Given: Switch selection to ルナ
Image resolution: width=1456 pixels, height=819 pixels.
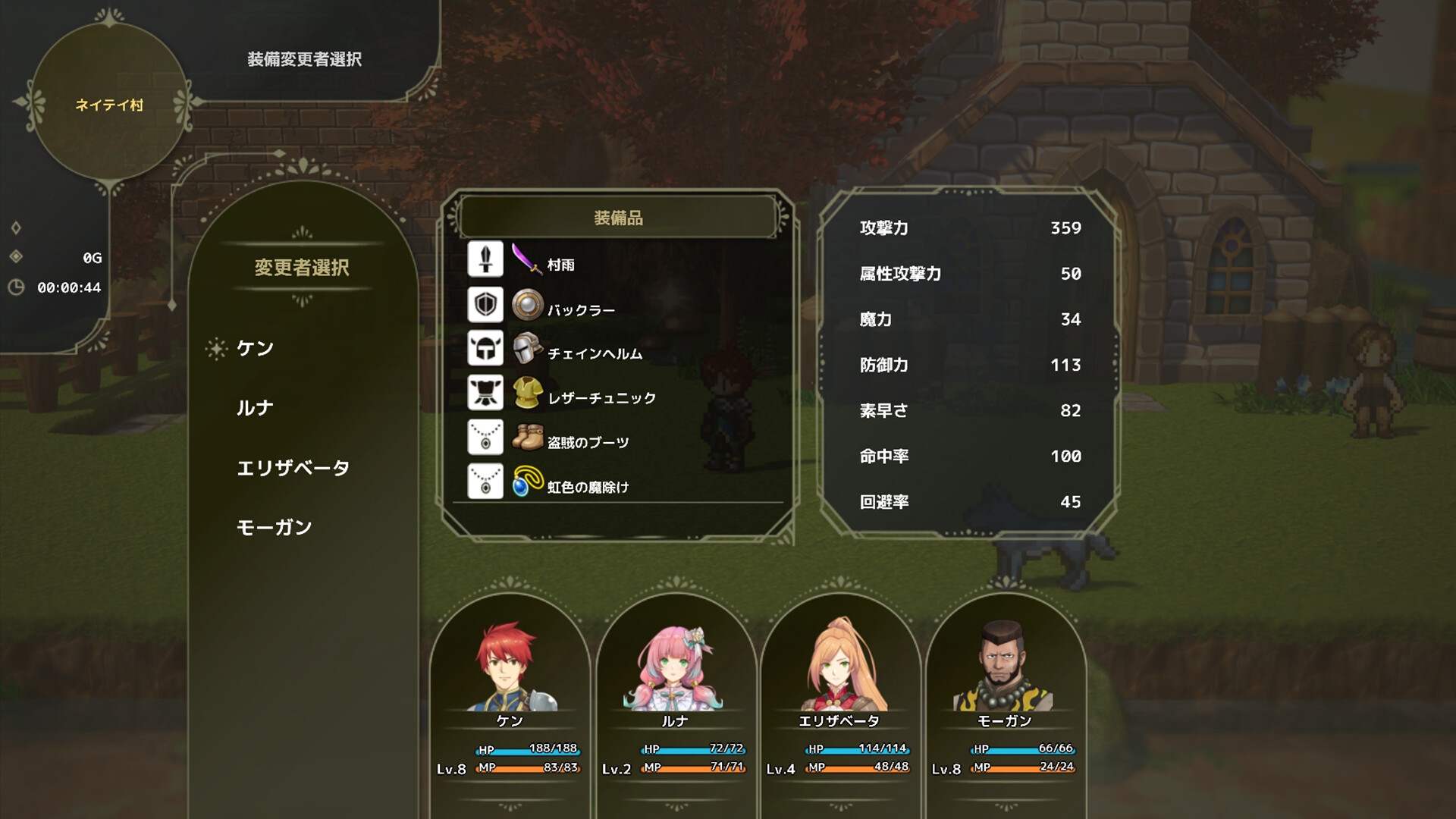Looking at the screenshot, I should click(256, 407).
